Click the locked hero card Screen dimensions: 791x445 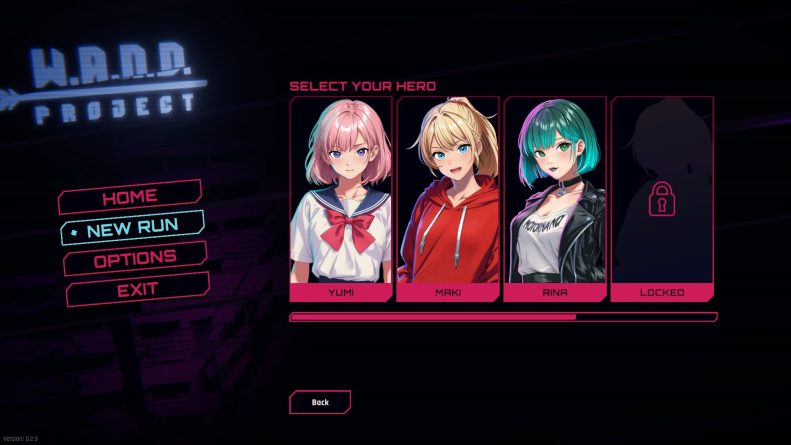click(x=662, y=199)
